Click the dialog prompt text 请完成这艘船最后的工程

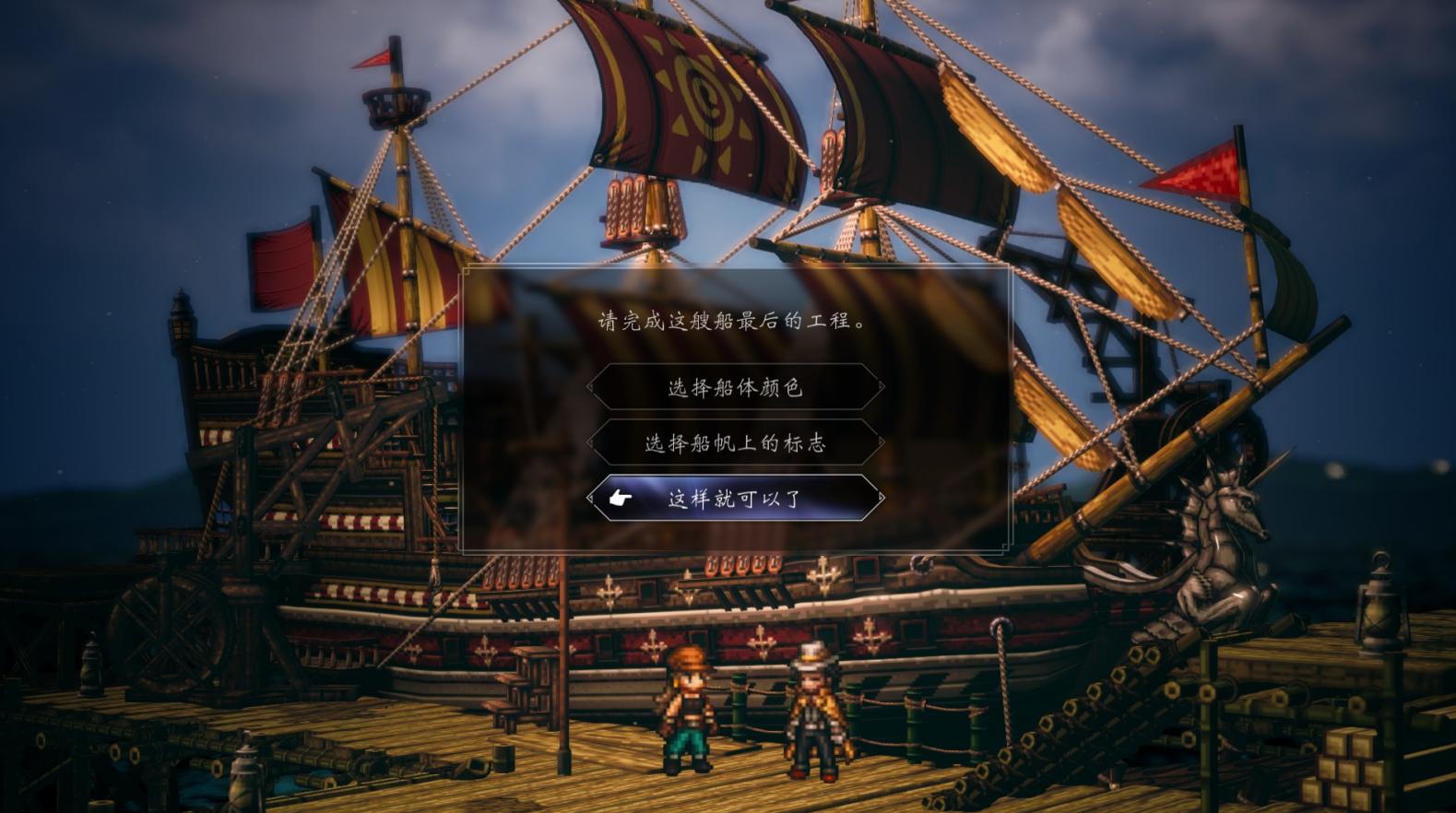[x=731, y=319]
